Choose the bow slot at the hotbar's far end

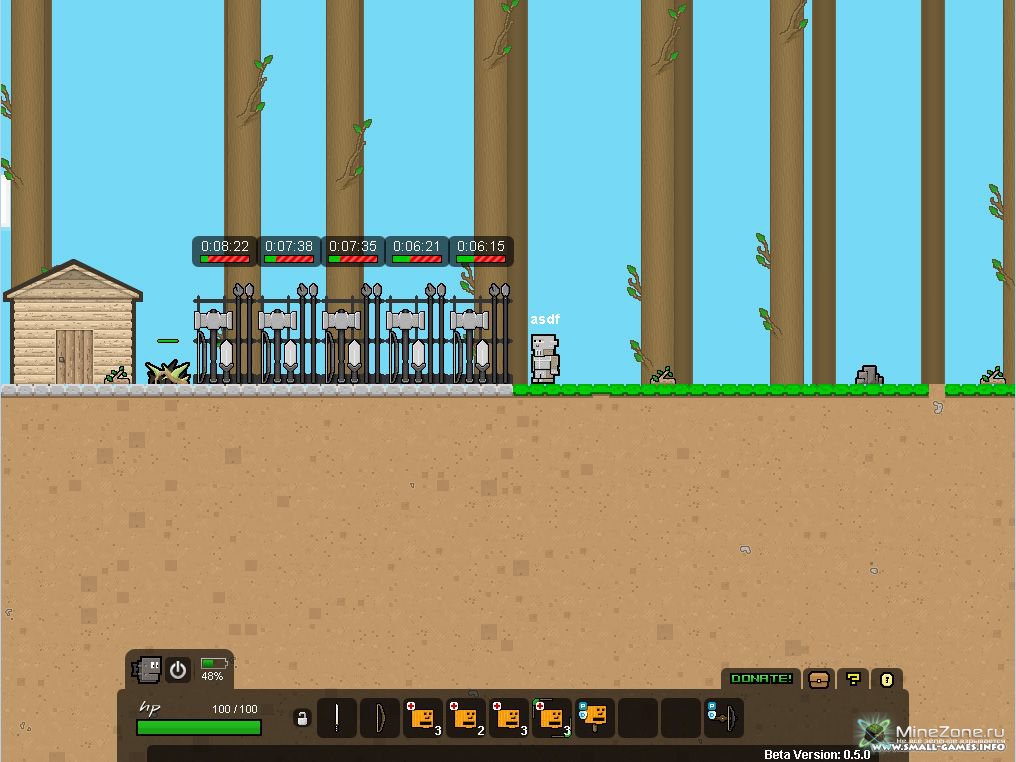point(724,718)
